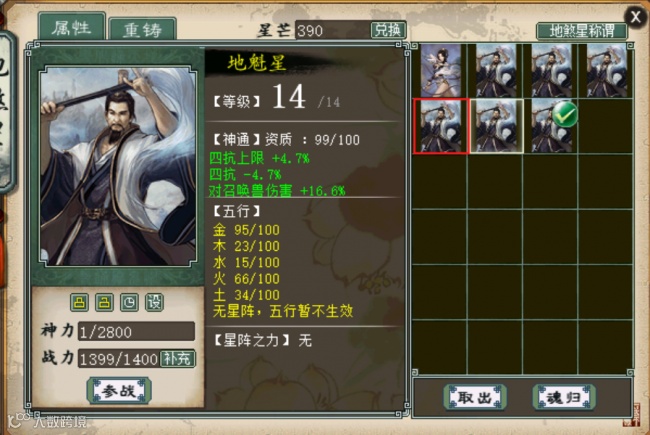Click the 魂归 button
This screenshot has width=650, height=435.
[x=563, y=397]
